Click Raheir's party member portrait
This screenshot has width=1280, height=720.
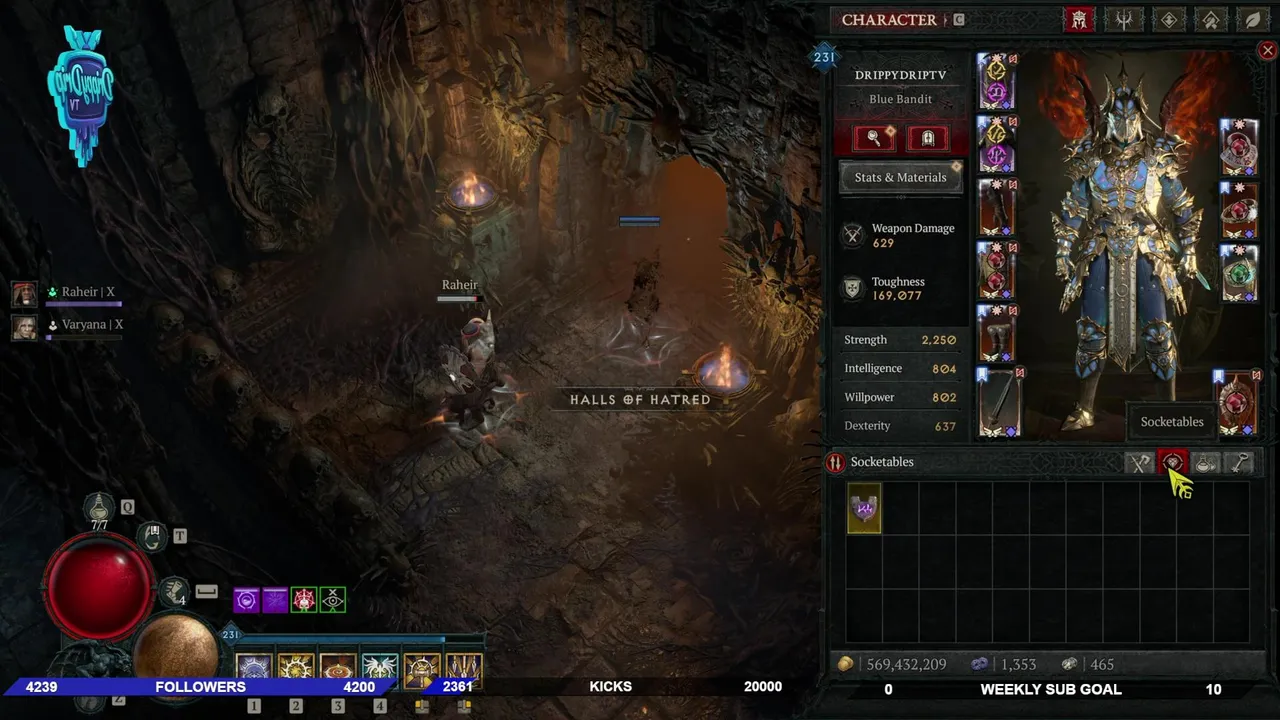coord(25,293)
